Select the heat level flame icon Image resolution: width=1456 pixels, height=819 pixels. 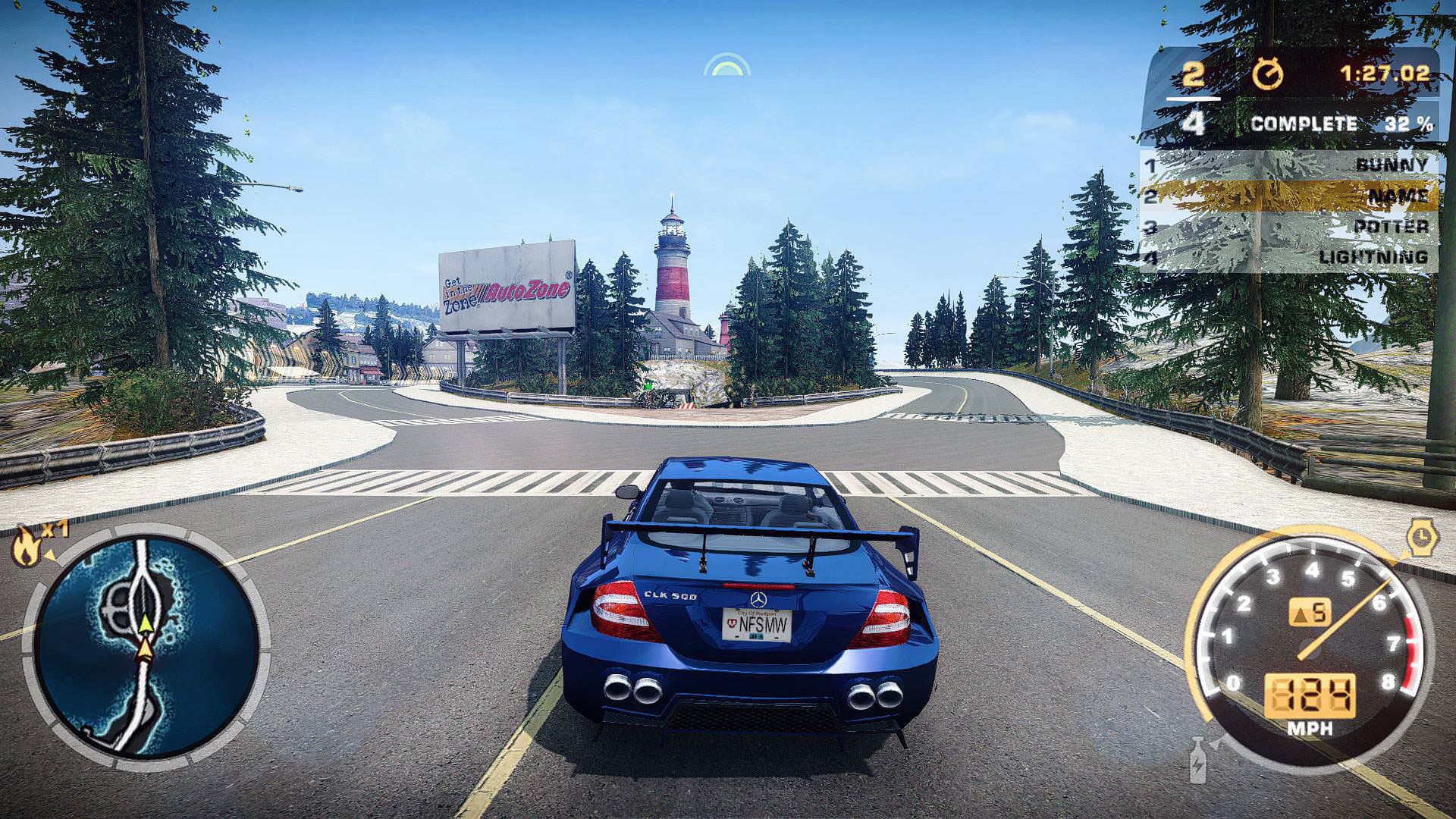(26, 546)
